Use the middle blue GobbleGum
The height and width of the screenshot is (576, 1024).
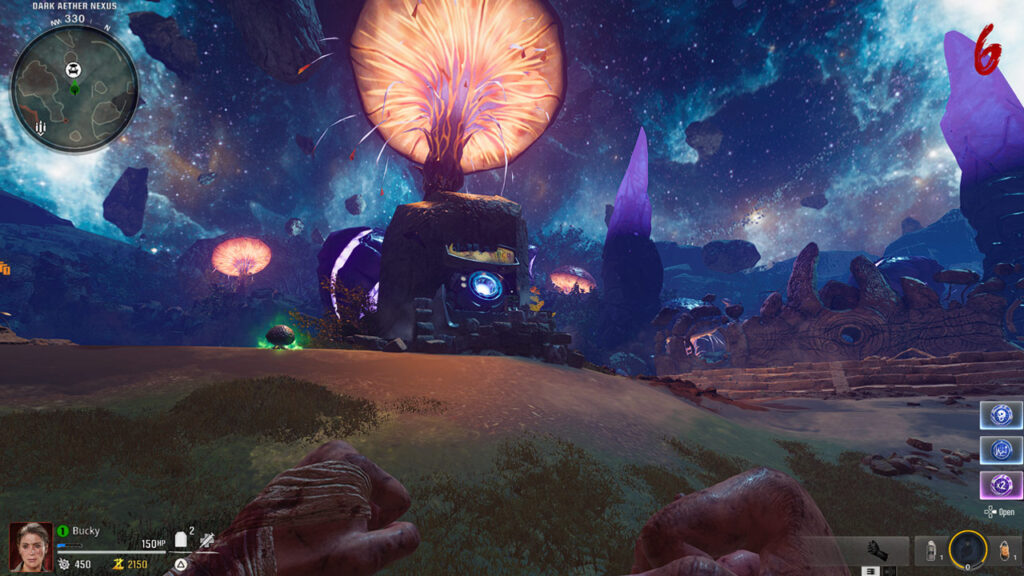coord(1001,450)
